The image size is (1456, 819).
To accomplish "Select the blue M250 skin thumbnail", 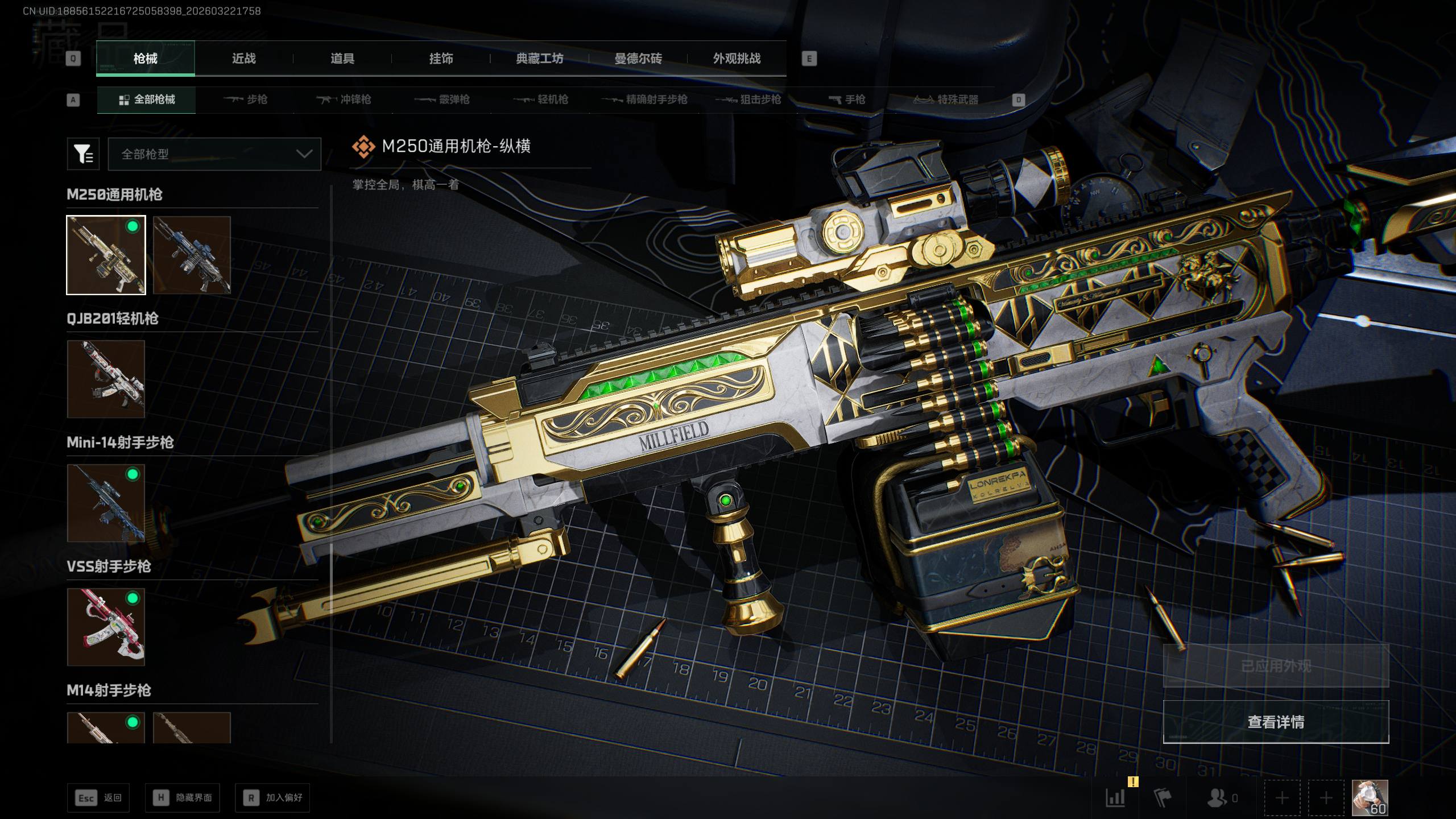I will [x=192, y=255].
